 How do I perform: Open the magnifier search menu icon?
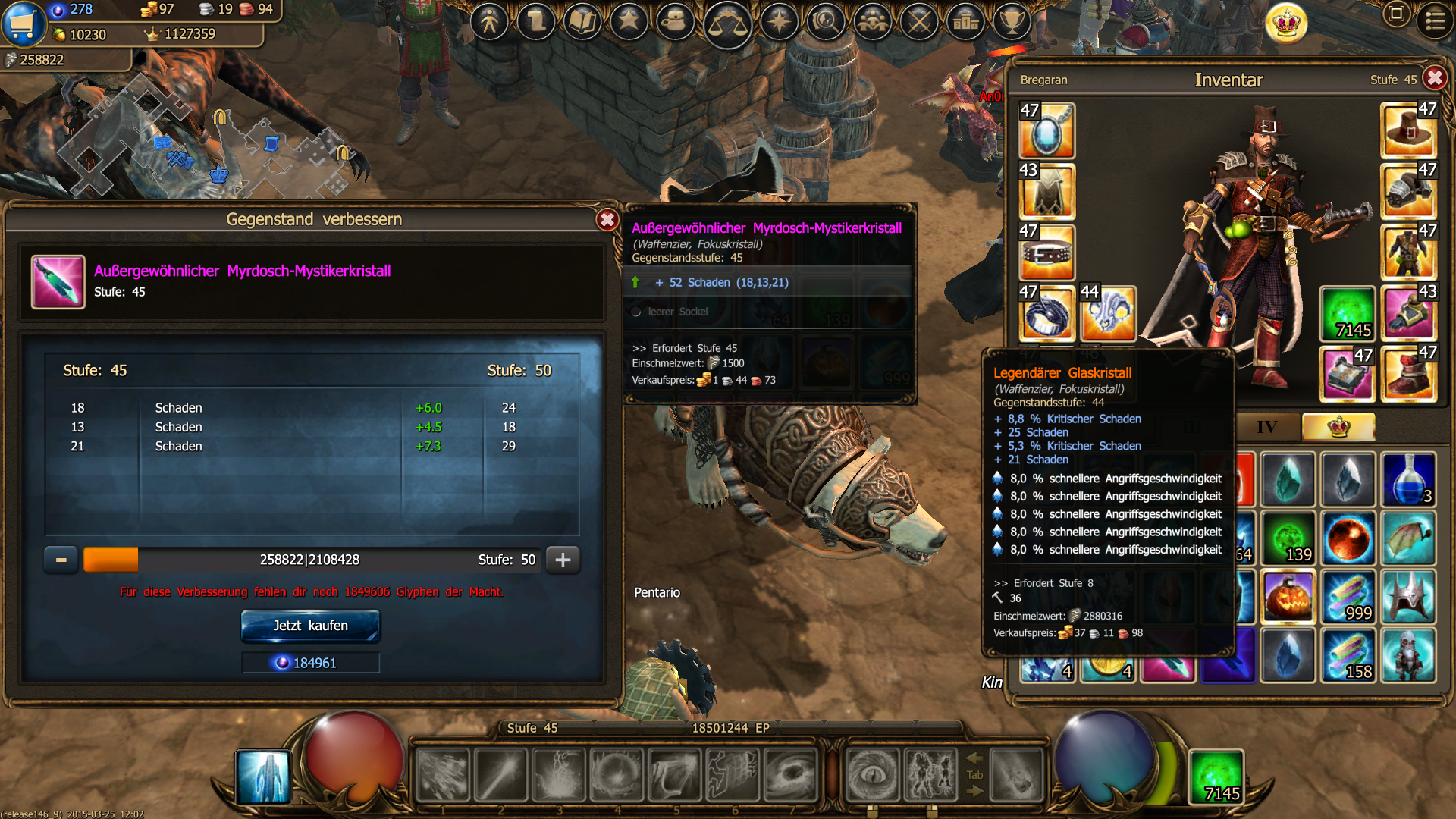coord(826,21)
